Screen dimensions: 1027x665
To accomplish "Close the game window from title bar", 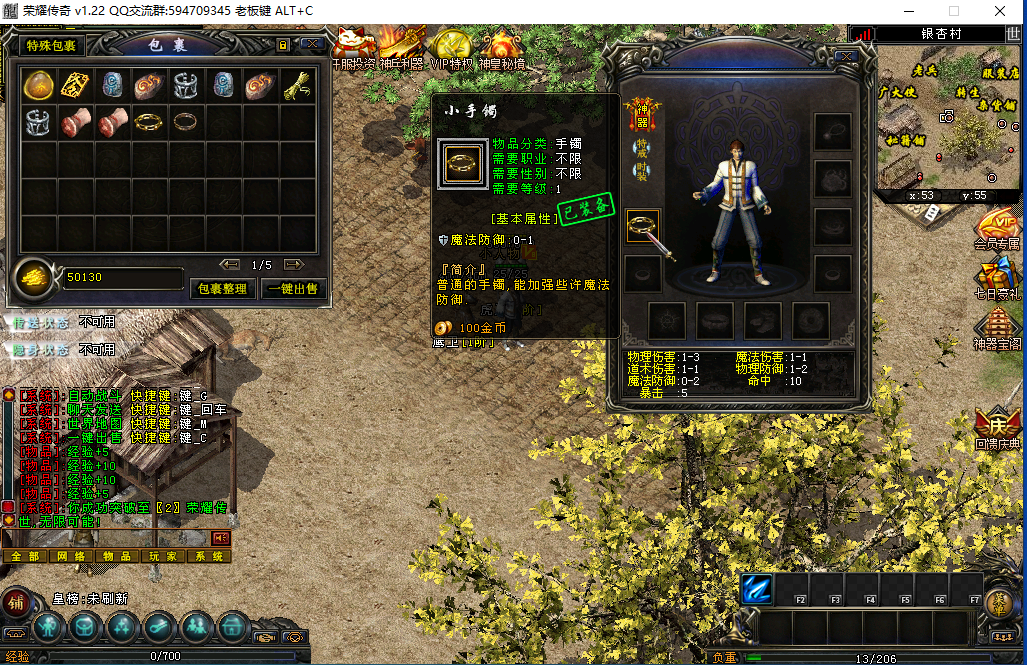I will click(1001, 11).
